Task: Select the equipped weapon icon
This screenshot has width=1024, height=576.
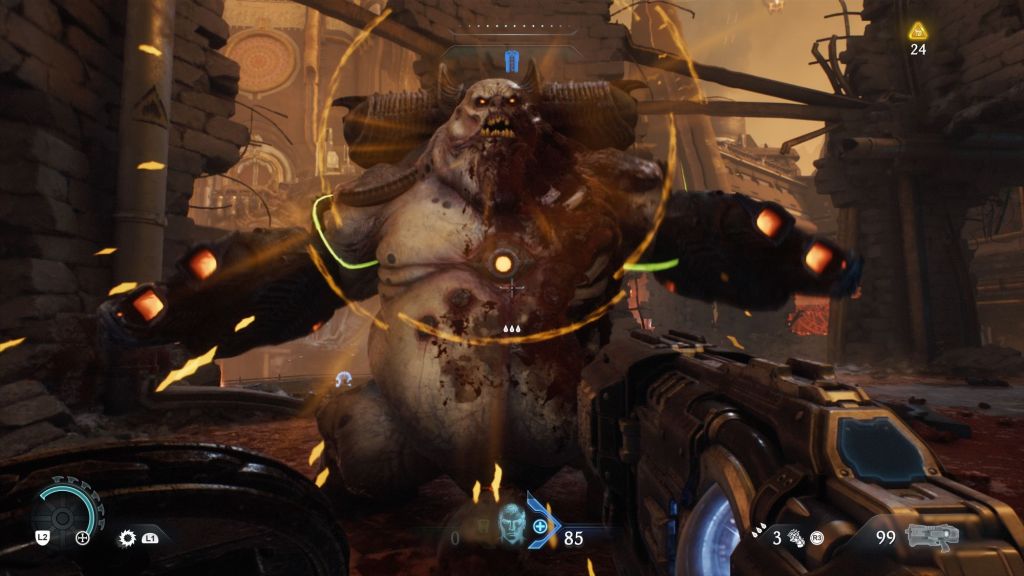Action: pyautogui.click(x=932, y=536)
